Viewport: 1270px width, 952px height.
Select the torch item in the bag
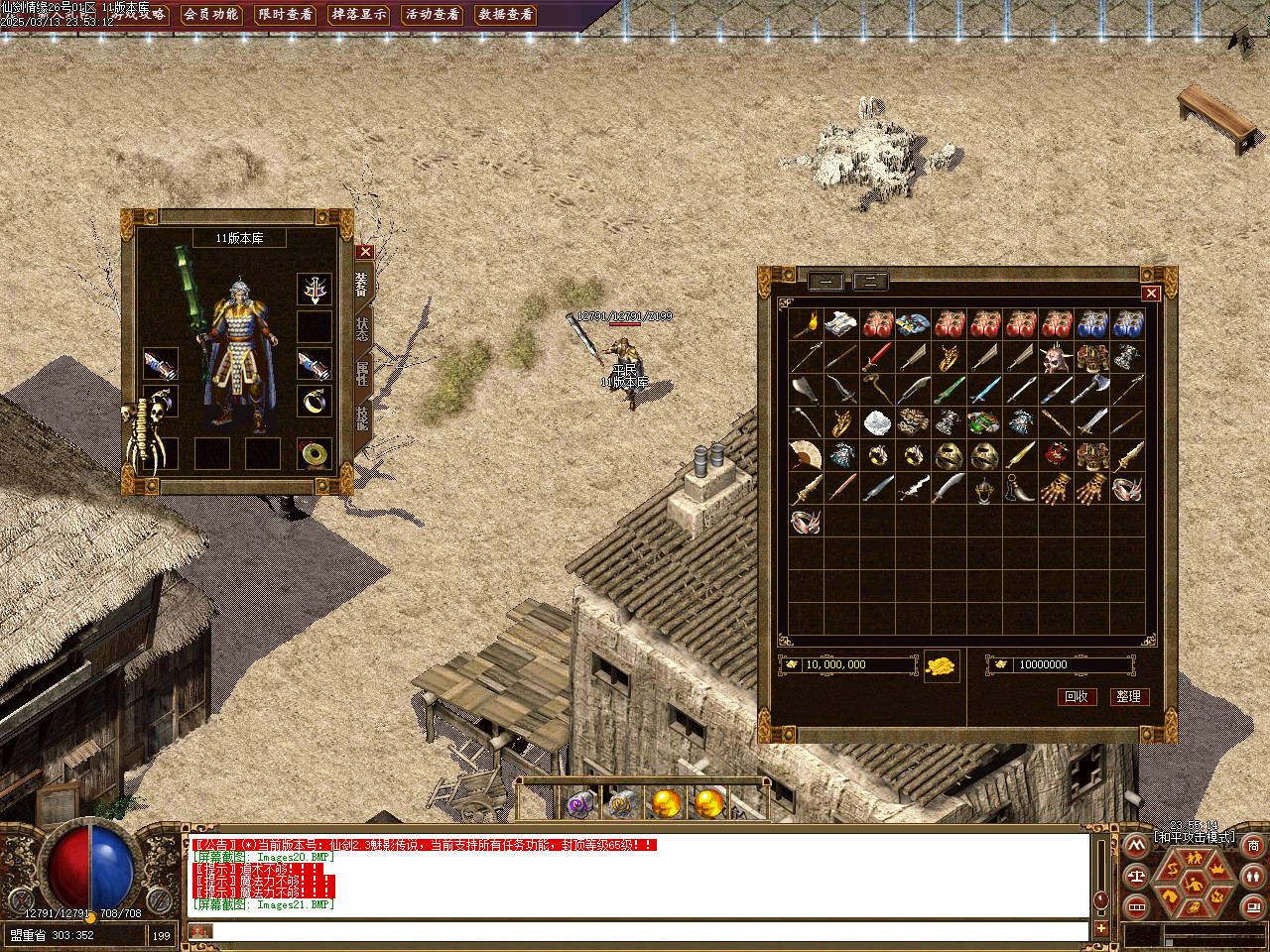(x=807, y=324)
